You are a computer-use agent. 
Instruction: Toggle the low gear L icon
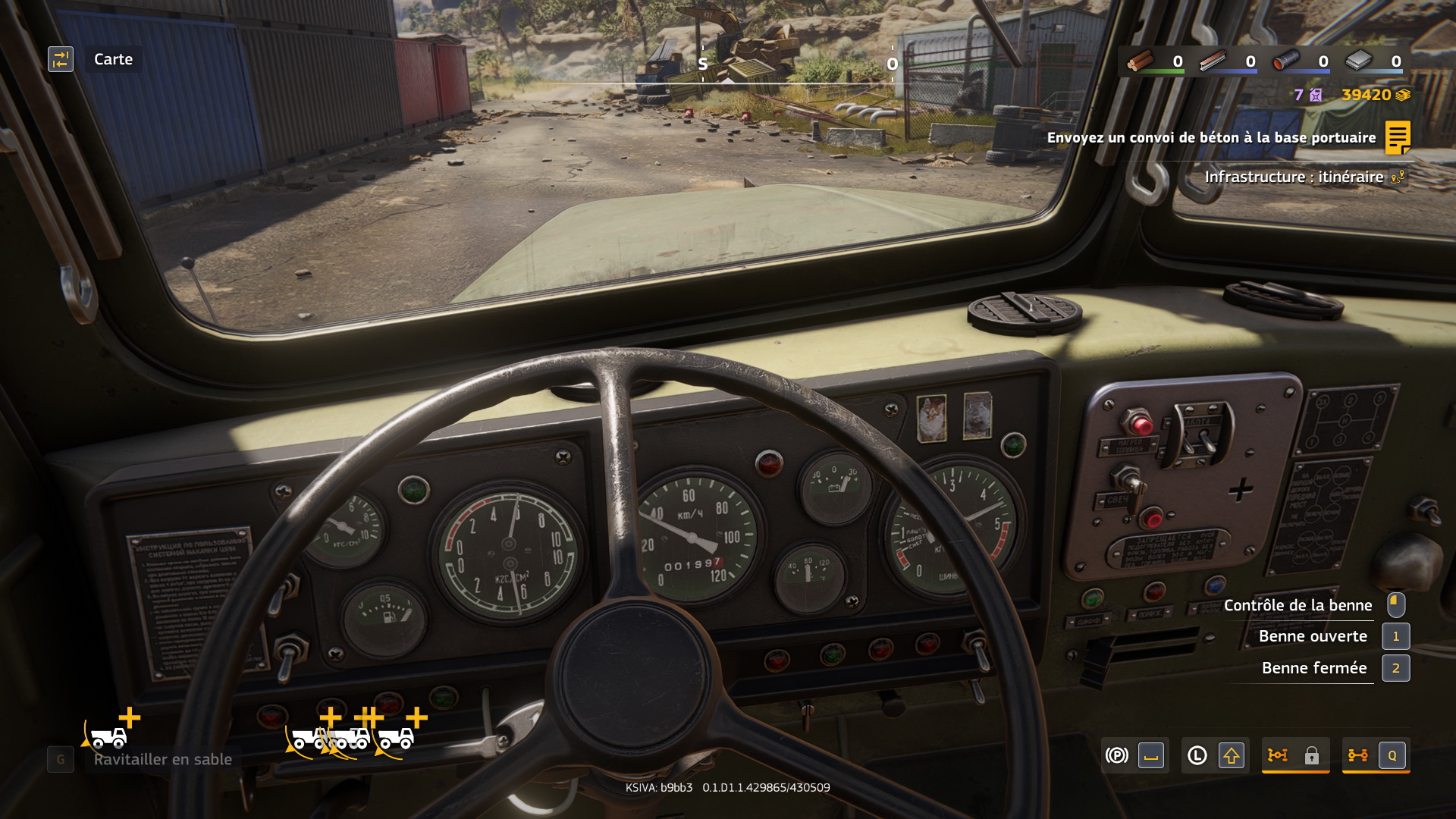coord(1197,755)
